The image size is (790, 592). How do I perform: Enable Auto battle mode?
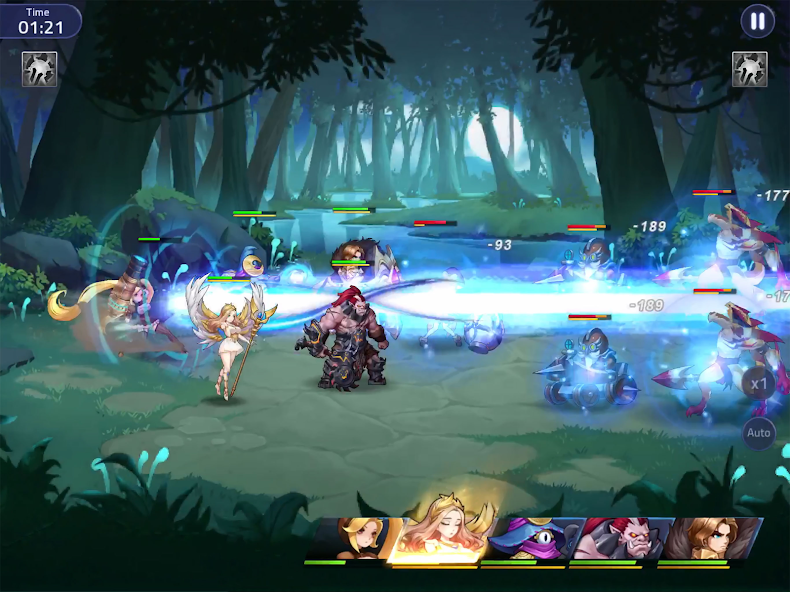coord(759,433)
